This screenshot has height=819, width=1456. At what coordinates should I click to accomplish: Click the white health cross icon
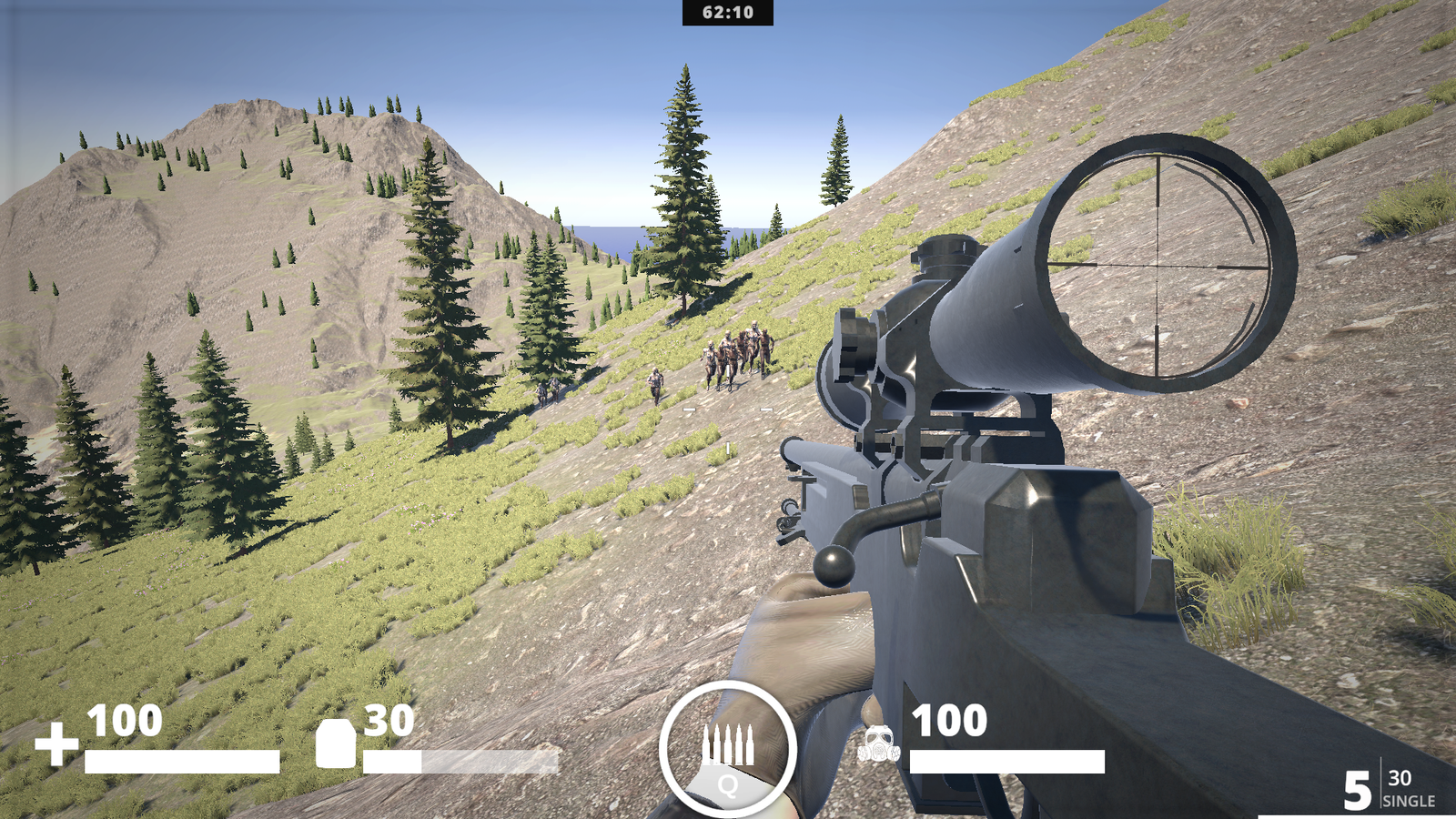click(56, 743)
